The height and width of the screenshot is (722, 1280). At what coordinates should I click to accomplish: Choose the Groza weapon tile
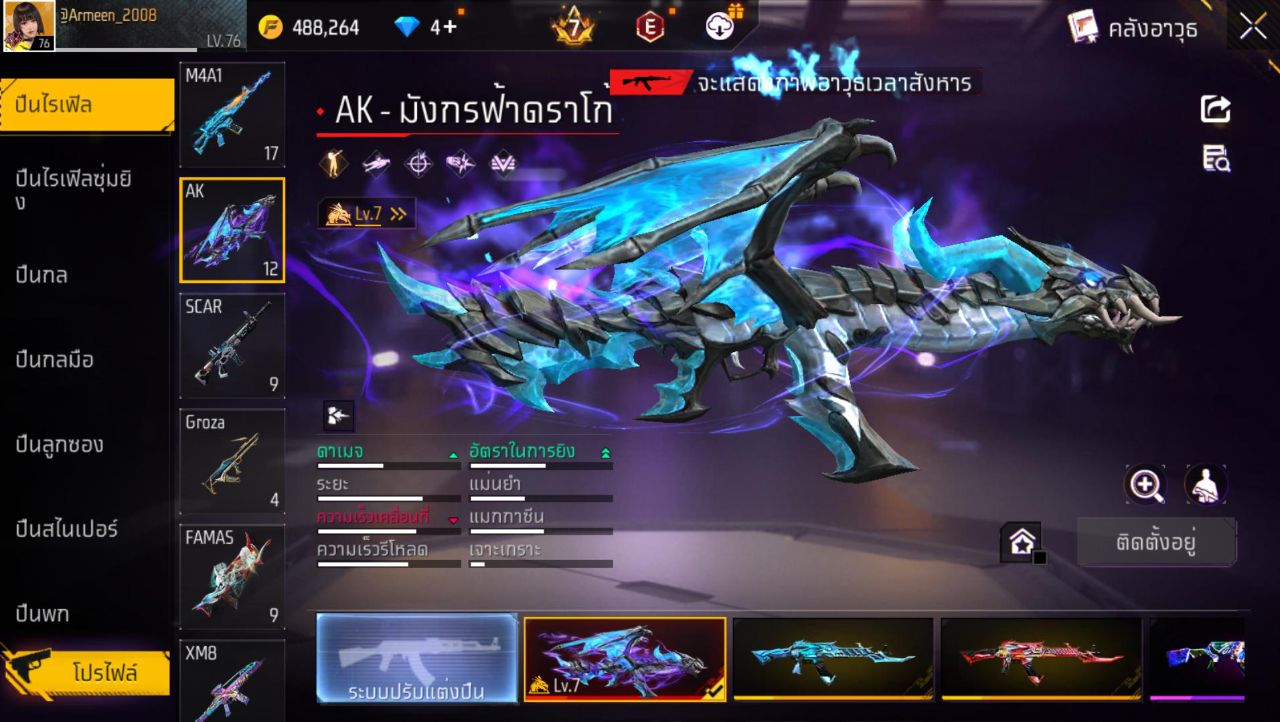(x=232, y=461)
